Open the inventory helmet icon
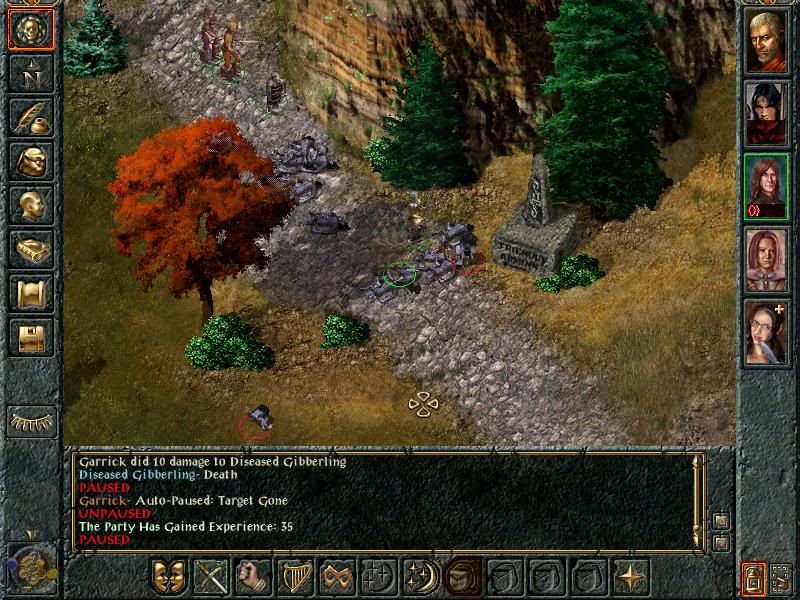800x600 pixels. click(x=31, y=161)
